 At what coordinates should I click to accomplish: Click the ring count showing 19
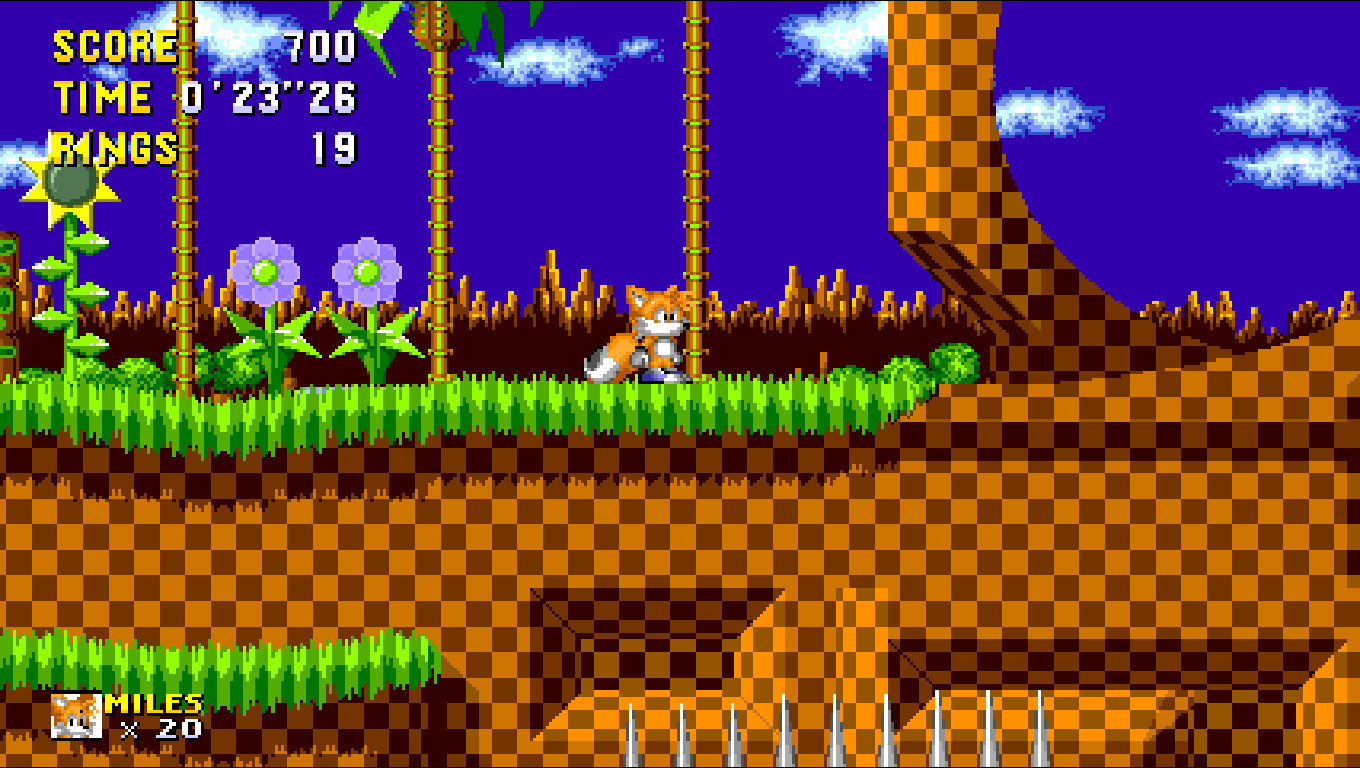coord(335,148)
